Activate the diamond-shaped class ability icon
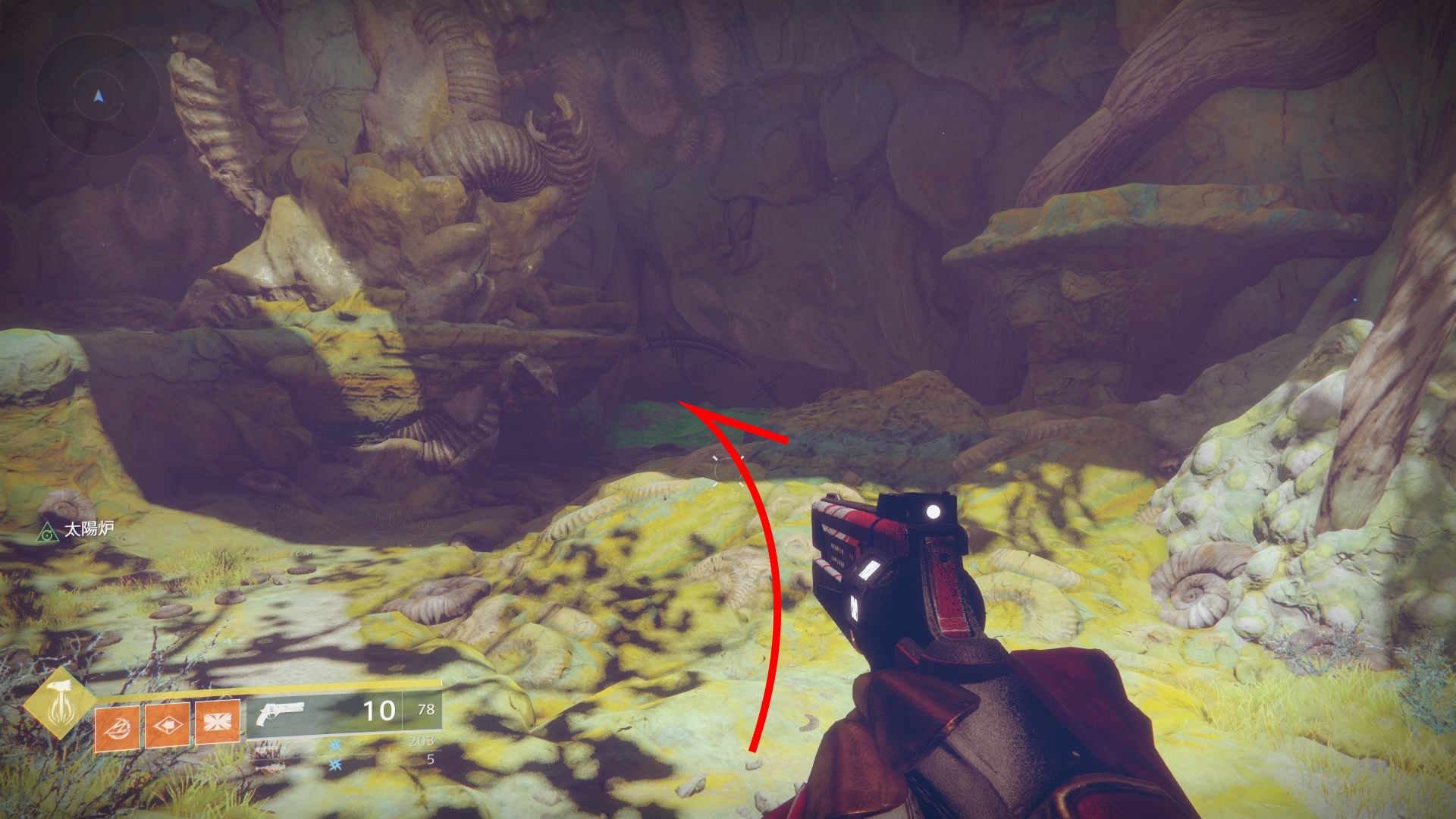Screen dimensions: 1456x819 pyautogui.click(x=167, y=725)
